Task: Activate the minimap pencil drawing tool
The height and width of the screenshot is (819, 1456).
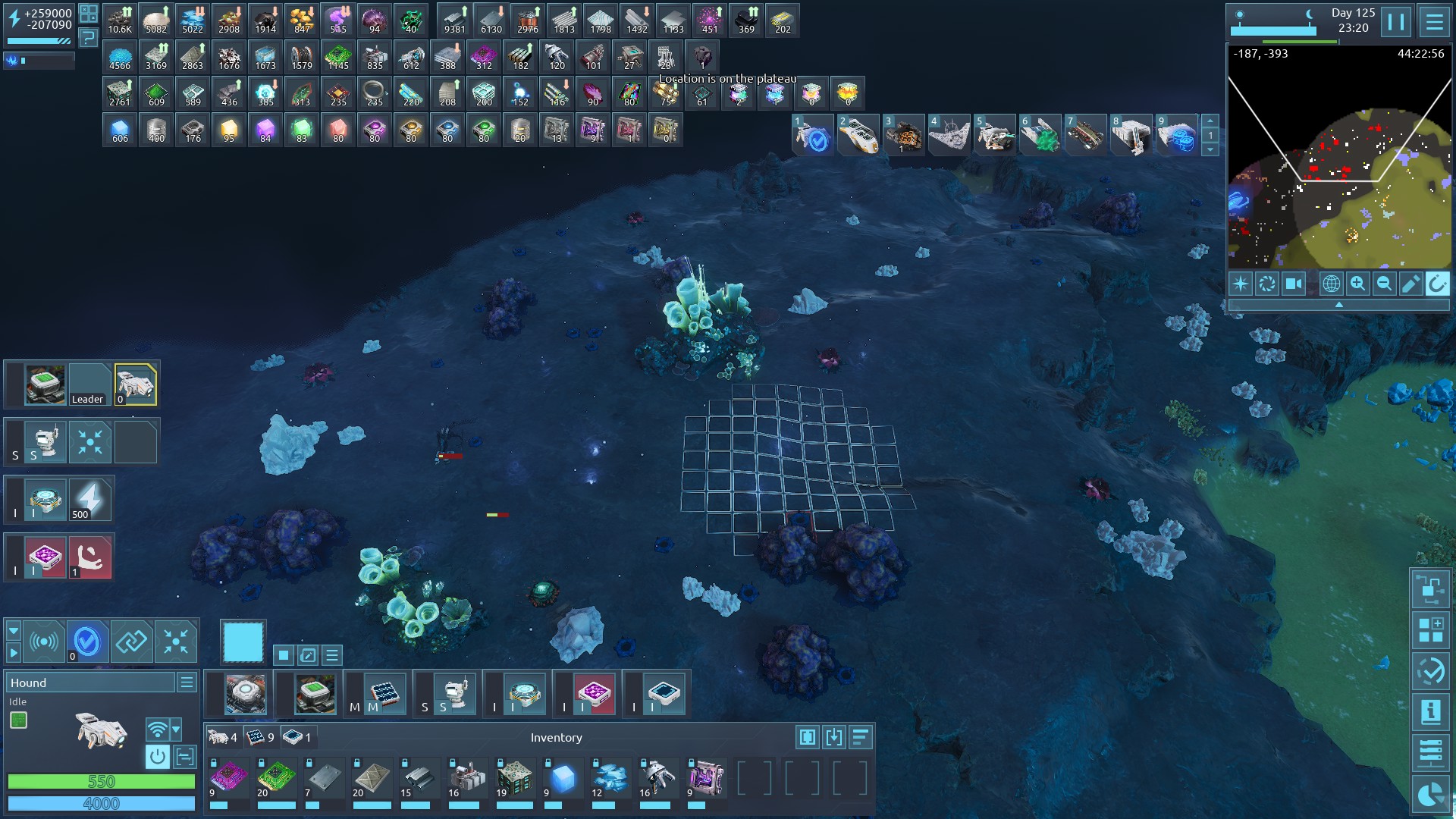Action: 1410,284
